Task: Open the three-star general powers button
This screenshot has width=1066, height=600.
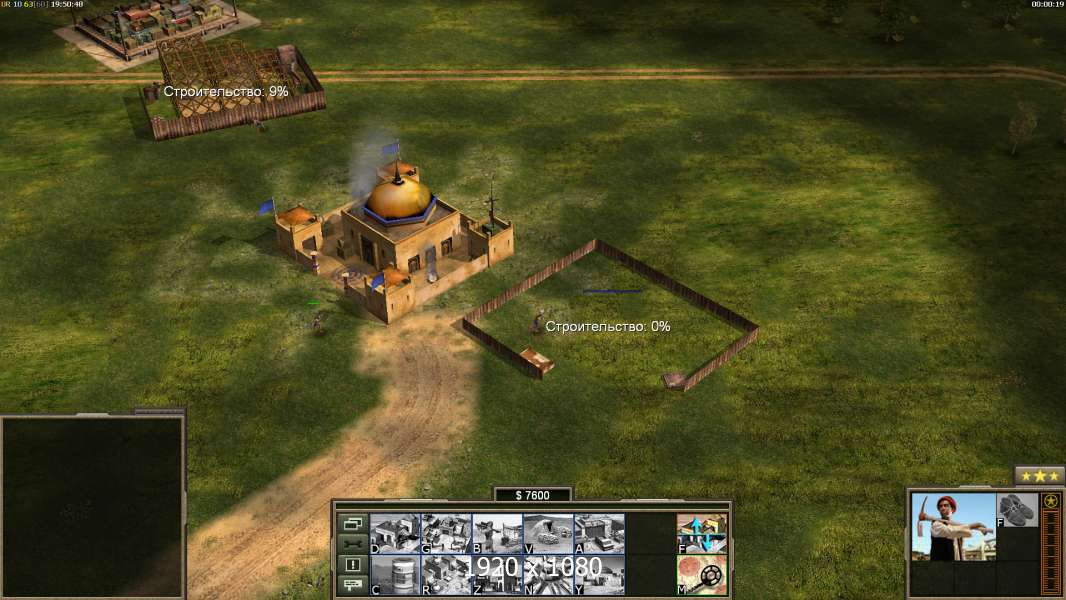Action: 1039,476
